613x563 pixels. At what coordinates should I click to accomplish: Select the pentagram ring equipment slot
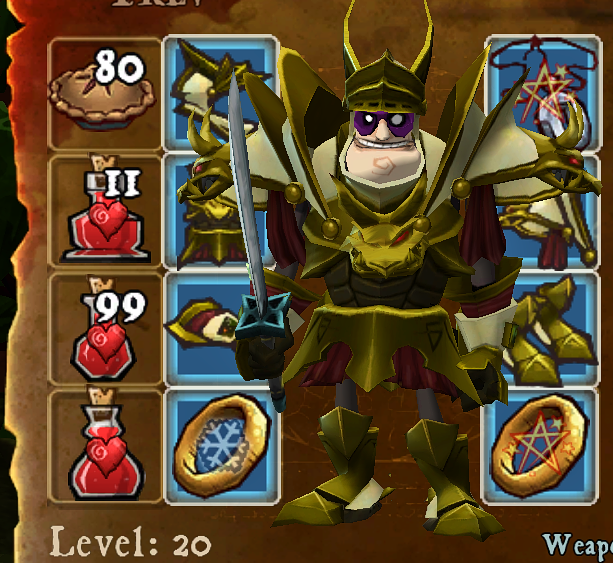(545, 446)
